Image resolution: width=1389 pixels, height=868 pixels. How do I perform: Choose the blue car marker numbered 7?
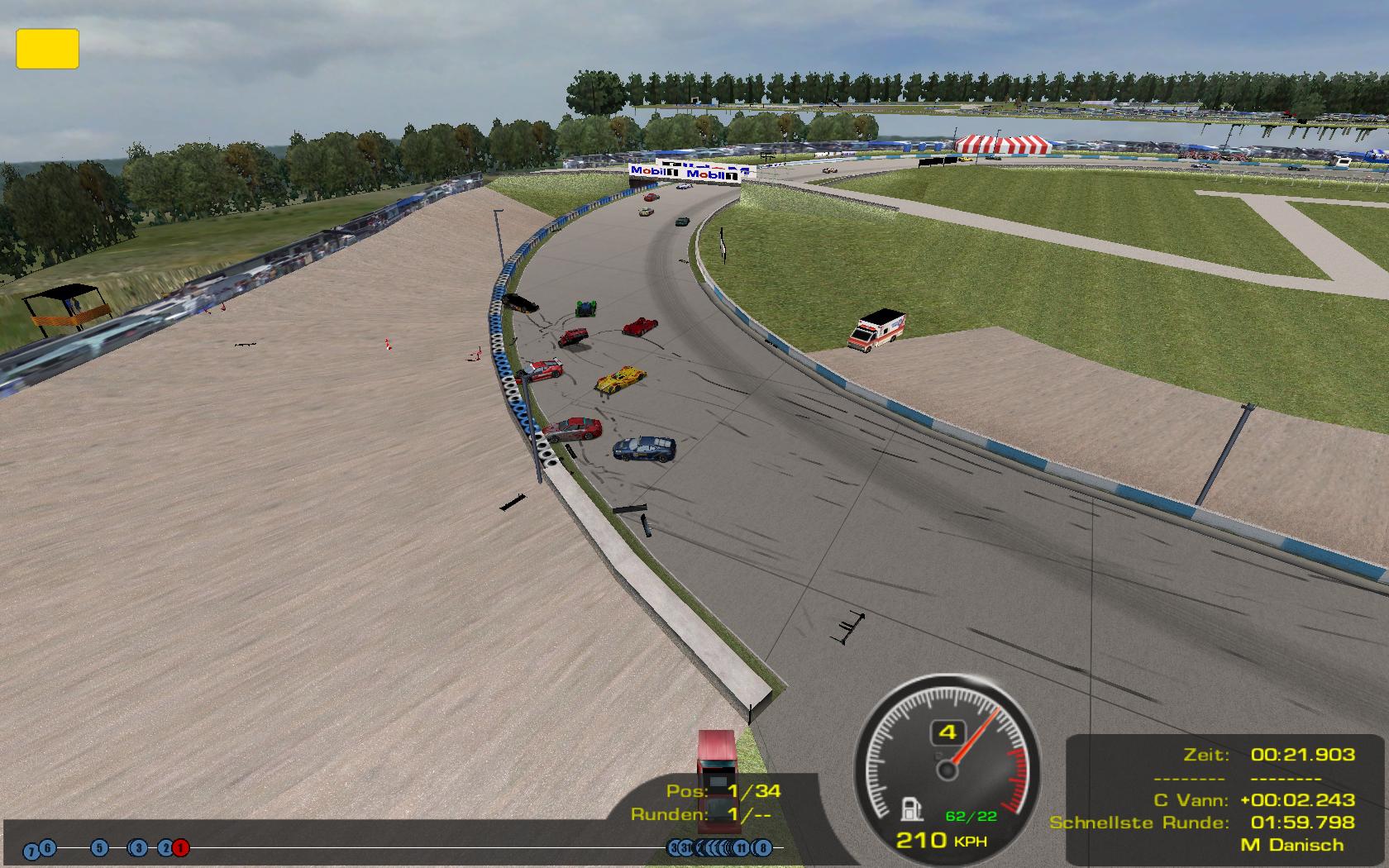click(x=31, y=851)
